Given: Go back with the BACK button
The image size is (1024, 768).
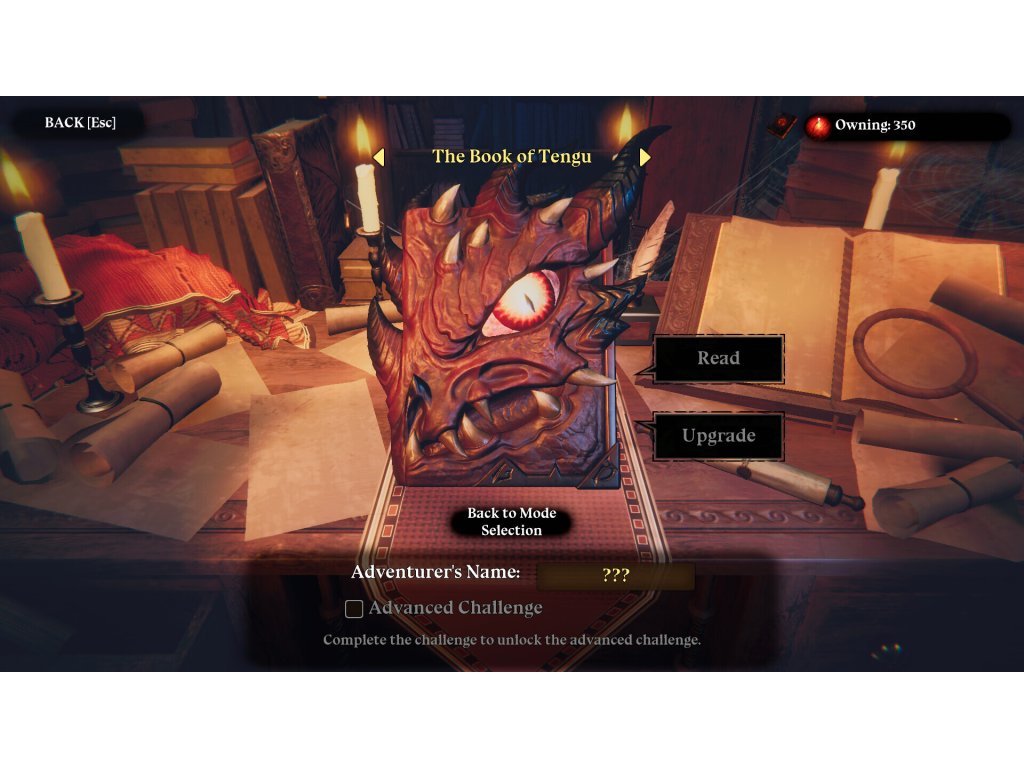Looking at the screenshot, I should [80, 123].
